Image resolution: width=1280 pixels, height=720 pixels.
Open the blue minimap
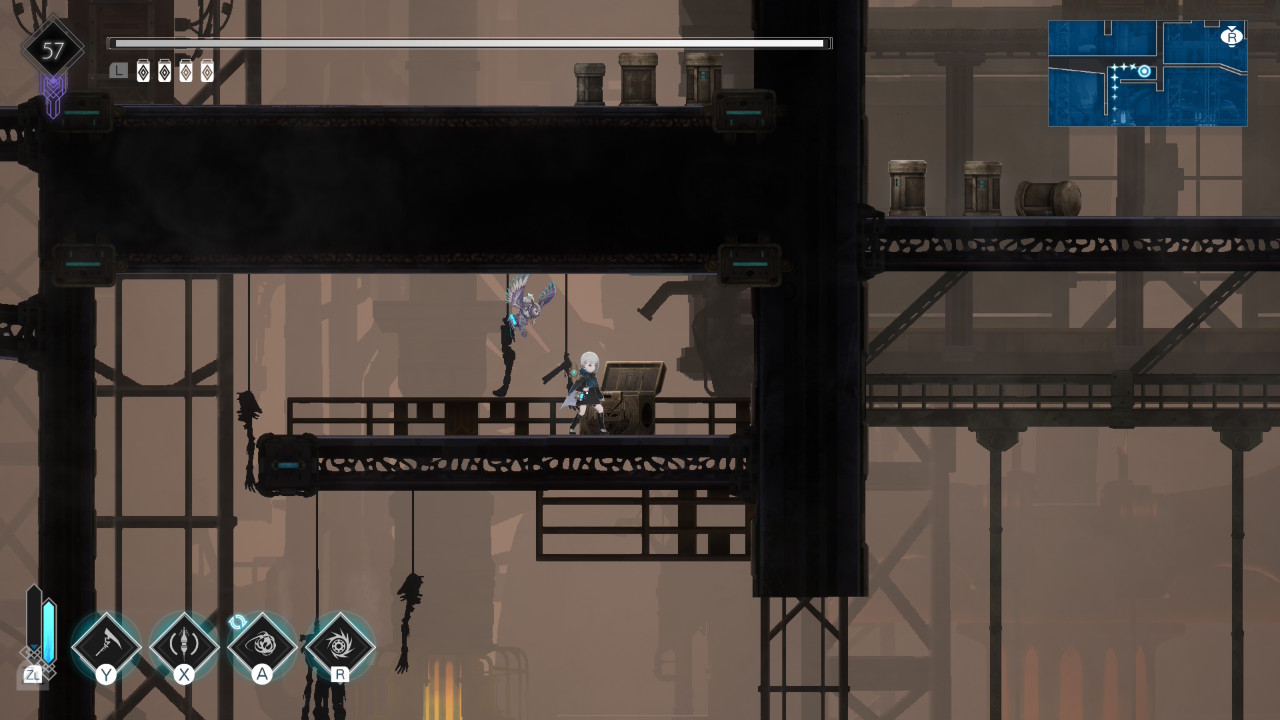click(1147, 74)
